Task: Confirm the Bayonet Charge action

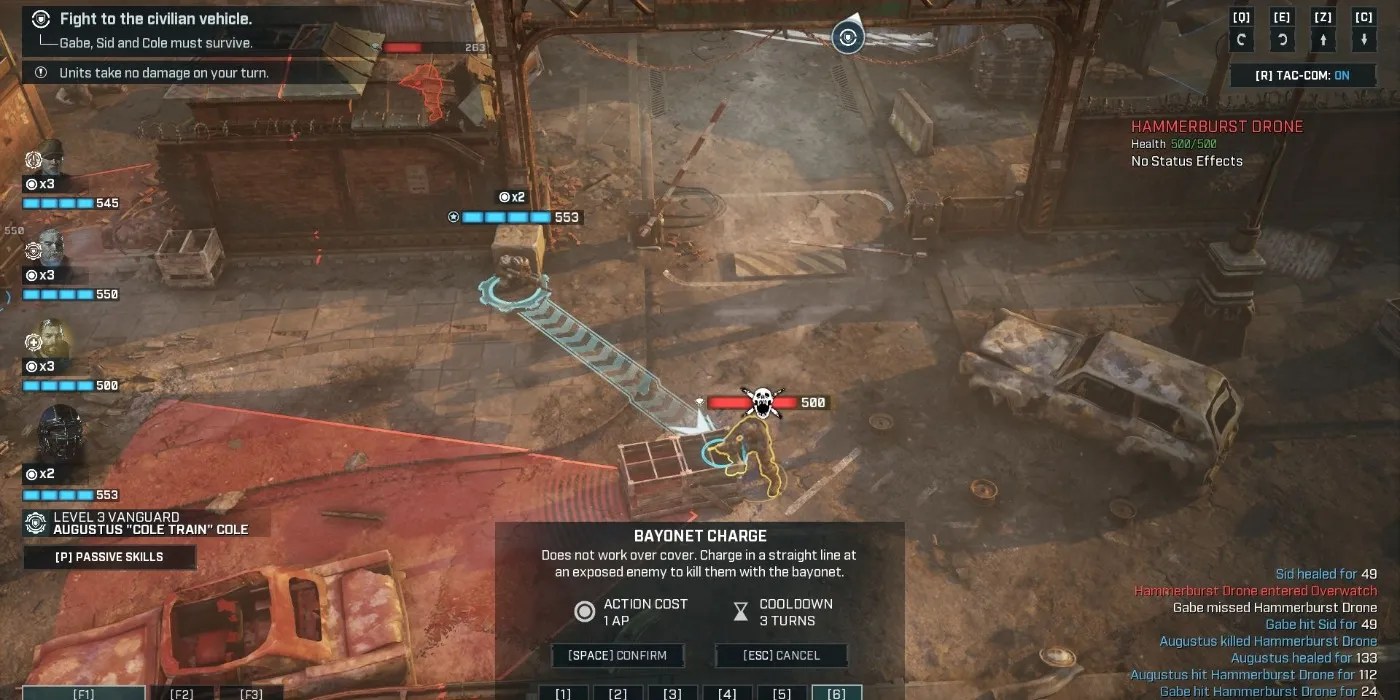Action: click(x=617, y=656)
